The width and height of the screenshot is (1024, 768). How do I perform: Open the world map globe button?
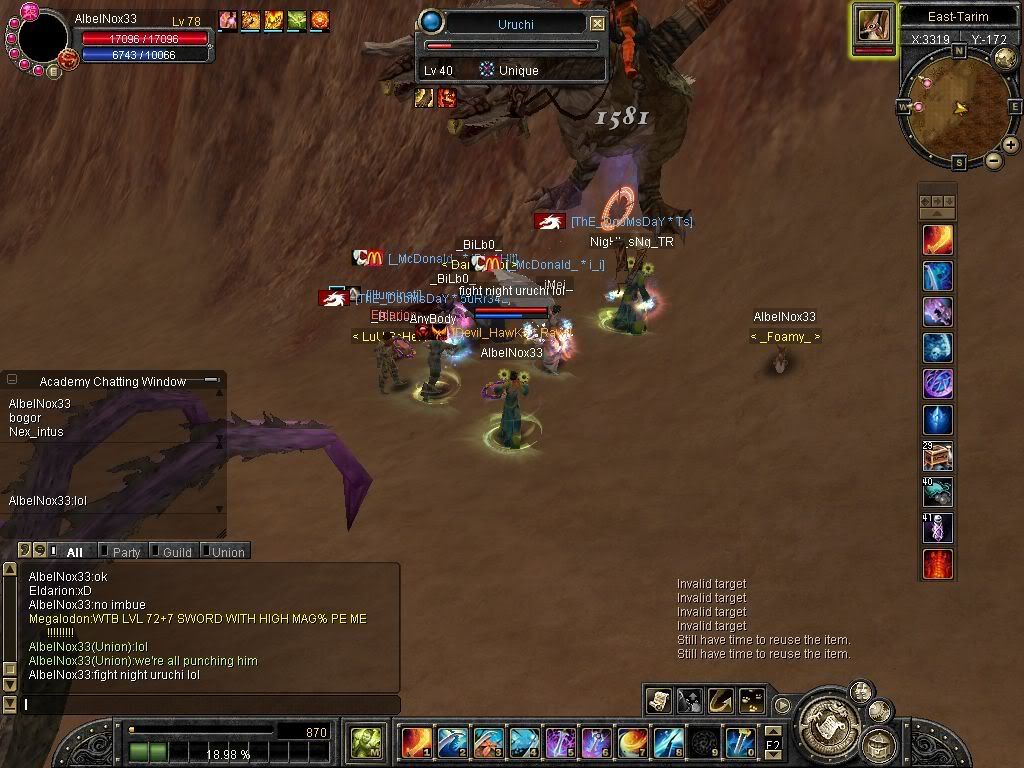pos(1005,60)
